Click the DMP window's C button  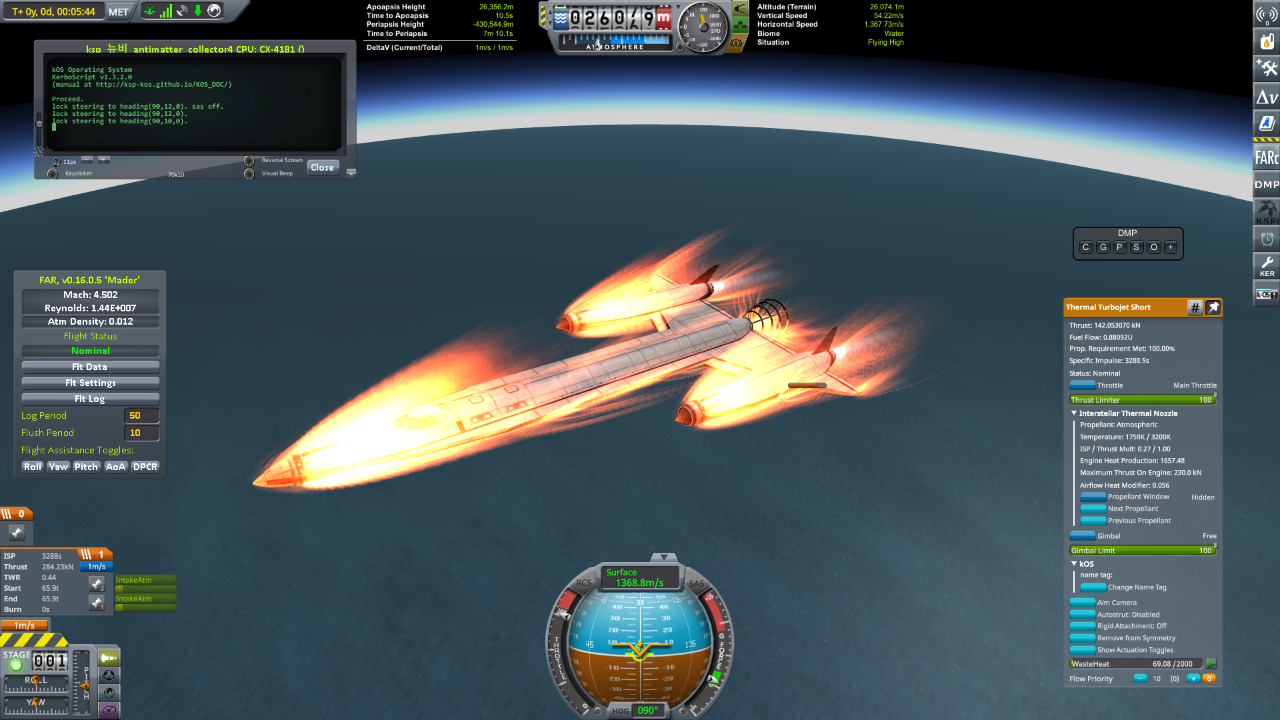[x=1086, y=247]
